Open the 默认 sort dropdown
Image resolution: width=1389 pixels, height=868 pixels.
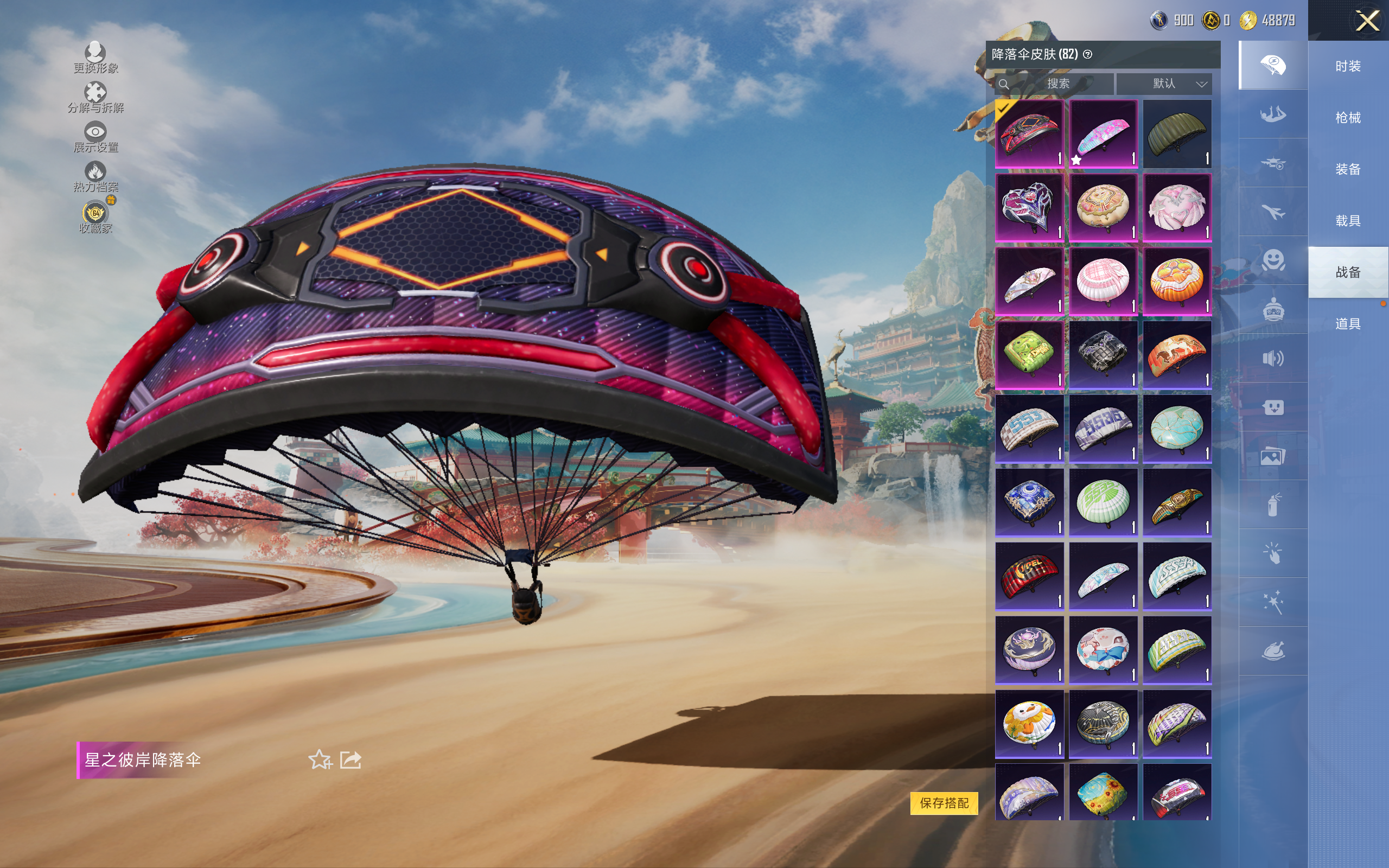[1164, 84]
